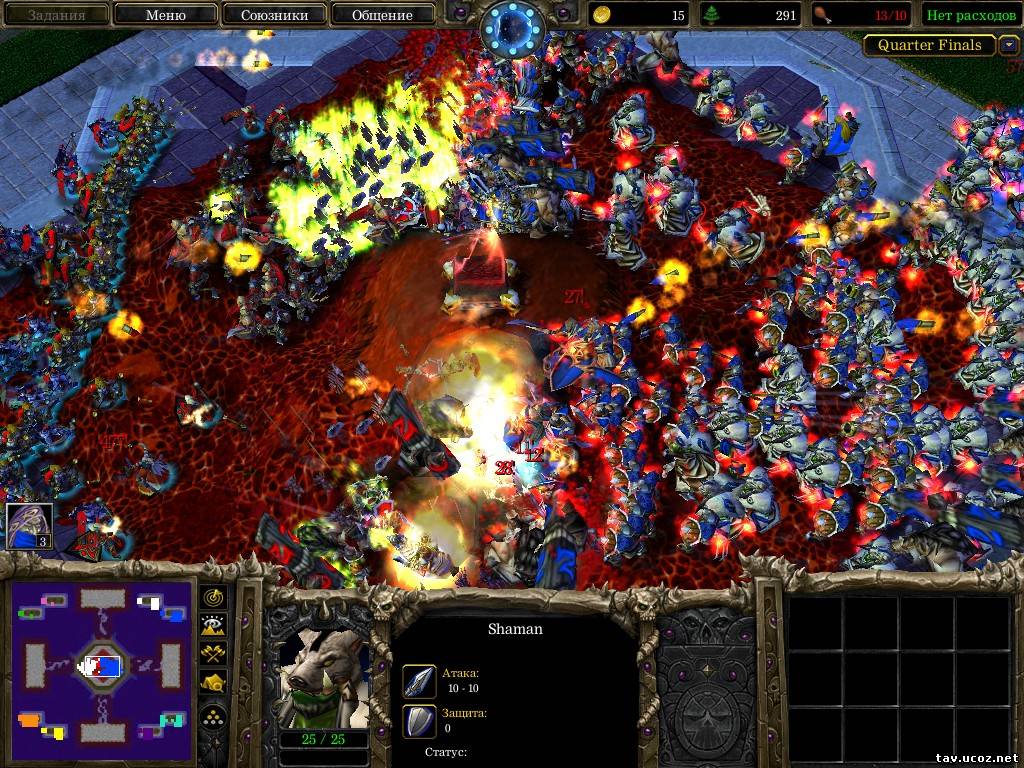The image size is (1024, 768).
Task: Click the day-night clock indicator
Action: (x=514, y=28)
